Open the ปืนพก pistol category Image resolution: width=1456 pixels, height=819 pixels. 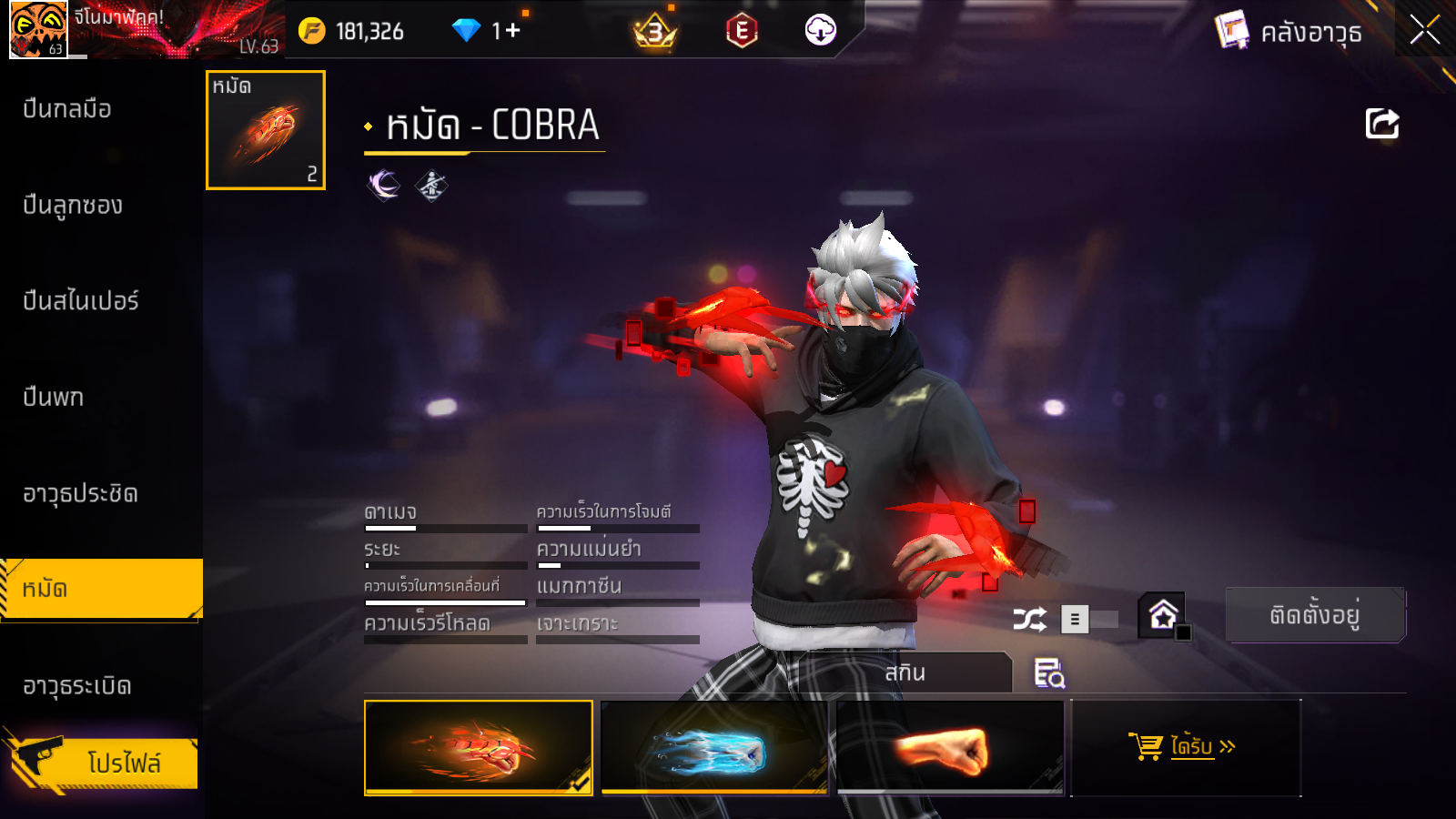pos(54,398)
